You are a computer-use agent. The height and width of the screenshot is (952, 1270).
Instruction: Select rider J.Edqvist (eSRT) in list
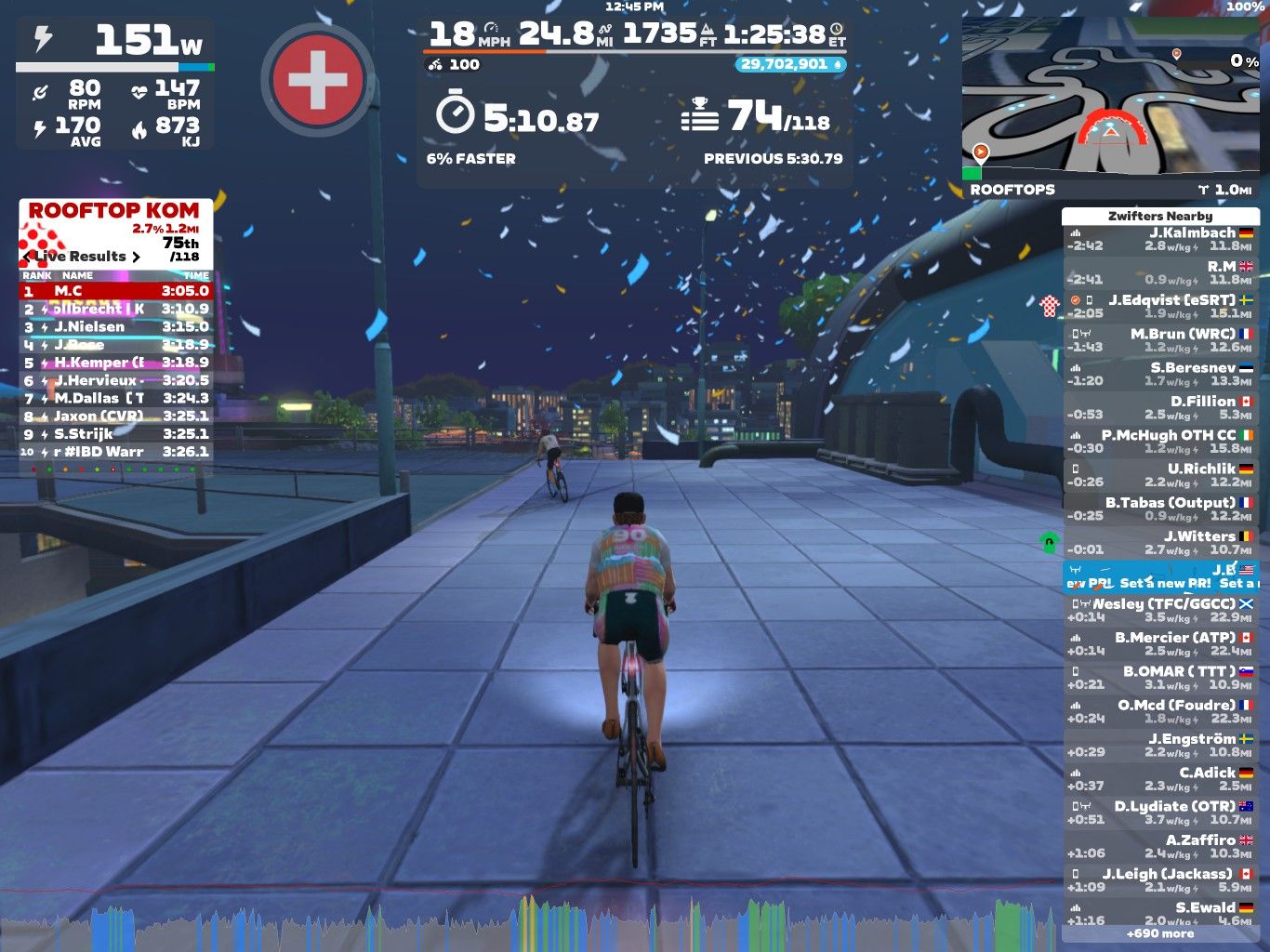1159,307
